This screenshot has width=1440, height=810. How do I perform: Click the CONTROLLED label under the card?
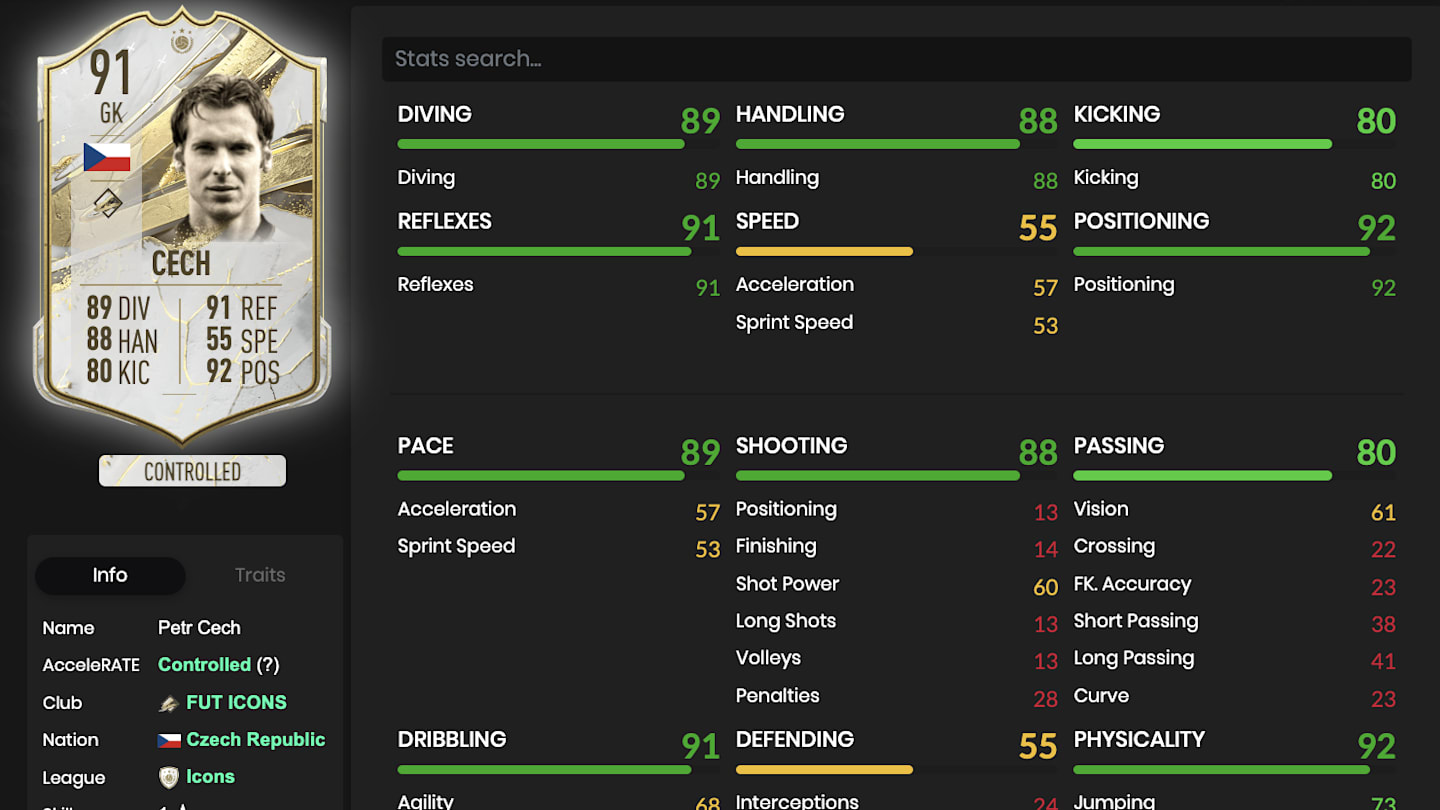click(192, 470)
